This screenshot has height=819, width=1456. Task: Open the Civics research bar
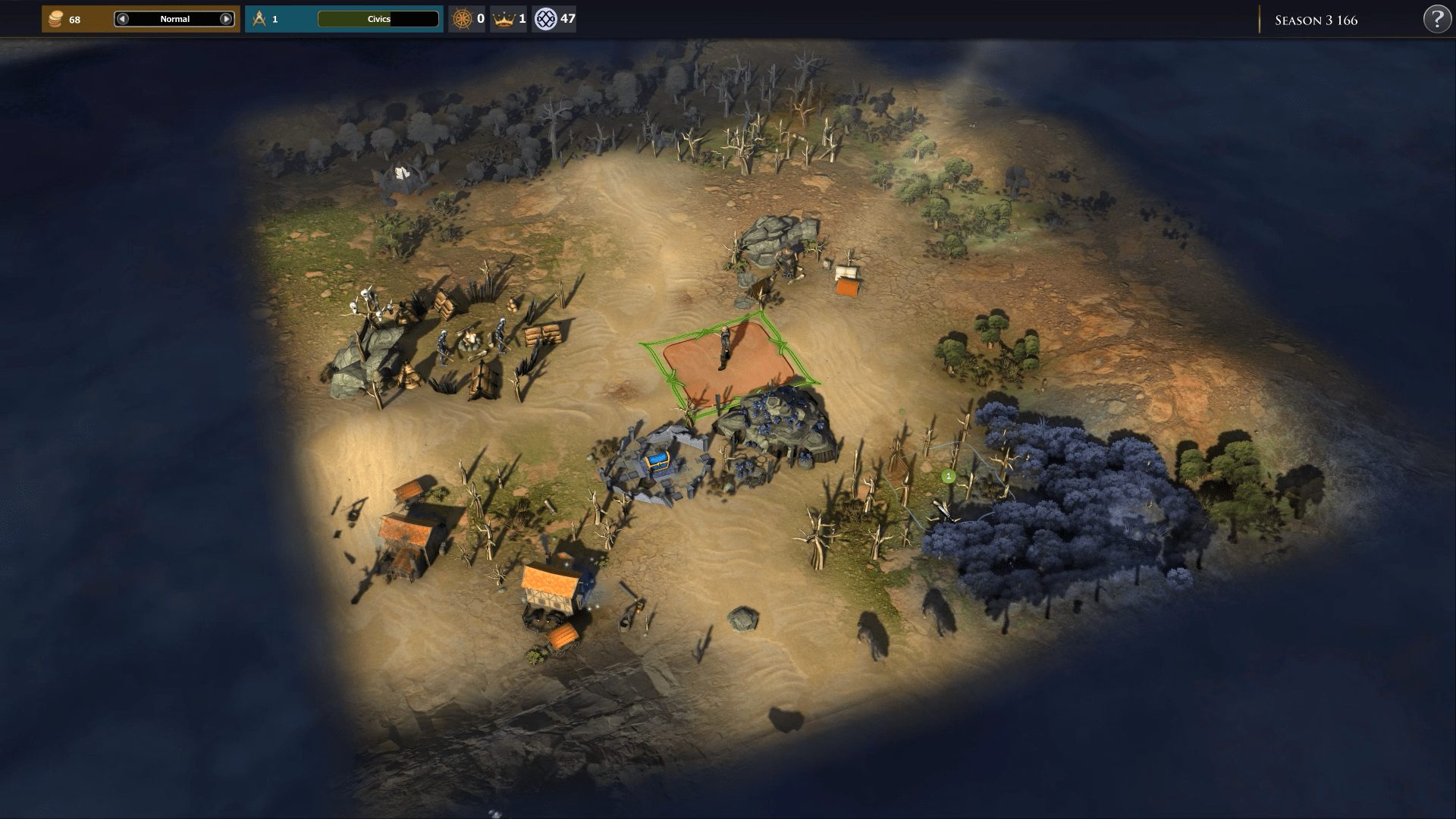[378, 19]
